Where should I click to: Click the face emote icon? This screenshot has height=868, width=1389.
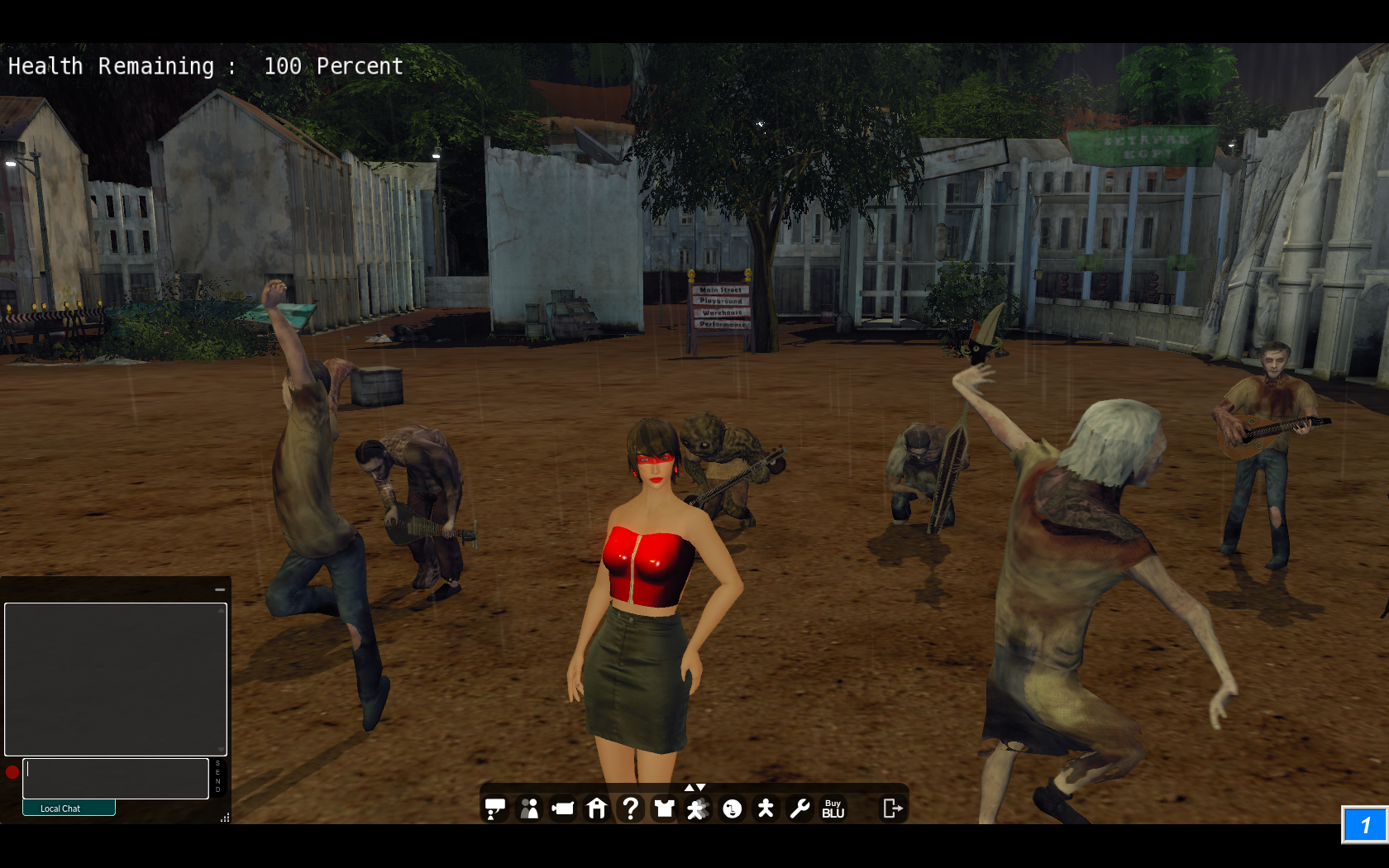pos(732,808)
